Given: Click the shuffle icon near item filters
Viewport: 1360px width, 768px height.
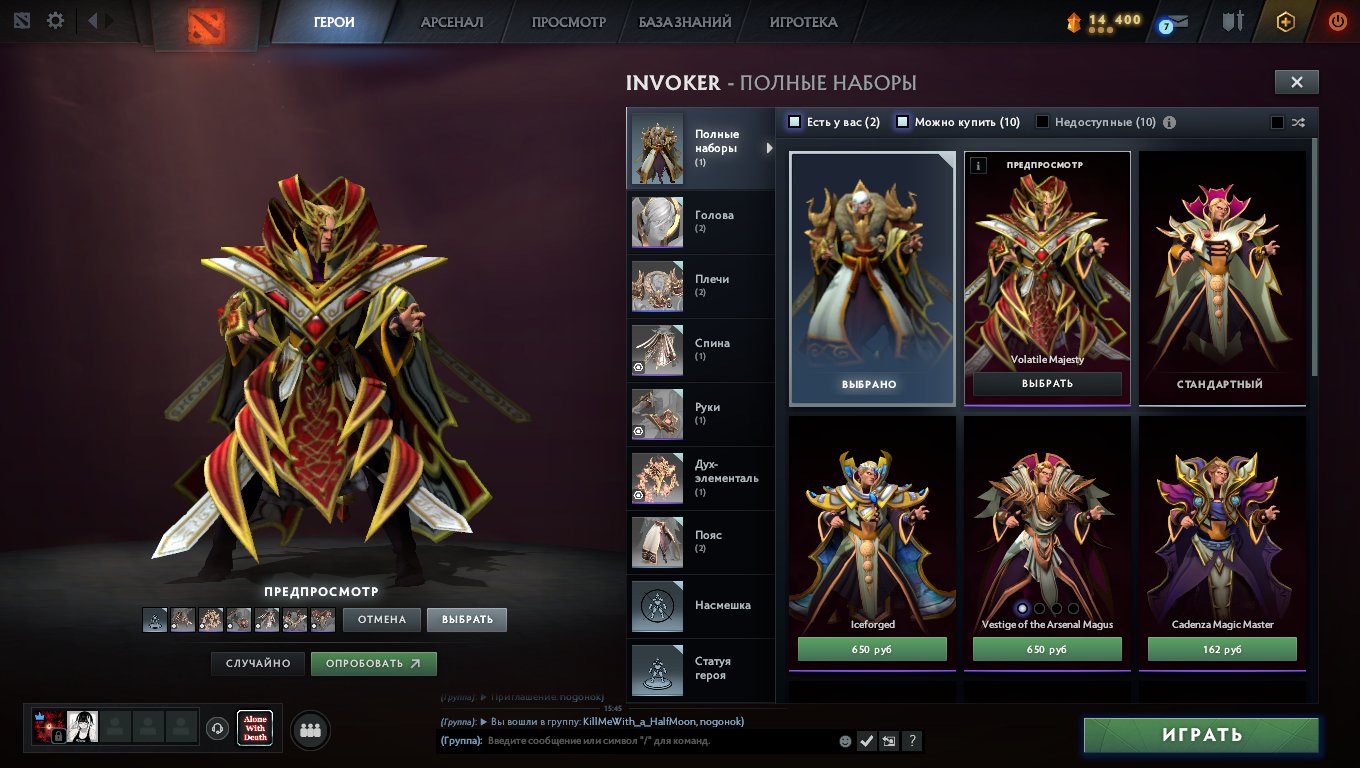Looking at the screenshot, I should (1298, 122).
